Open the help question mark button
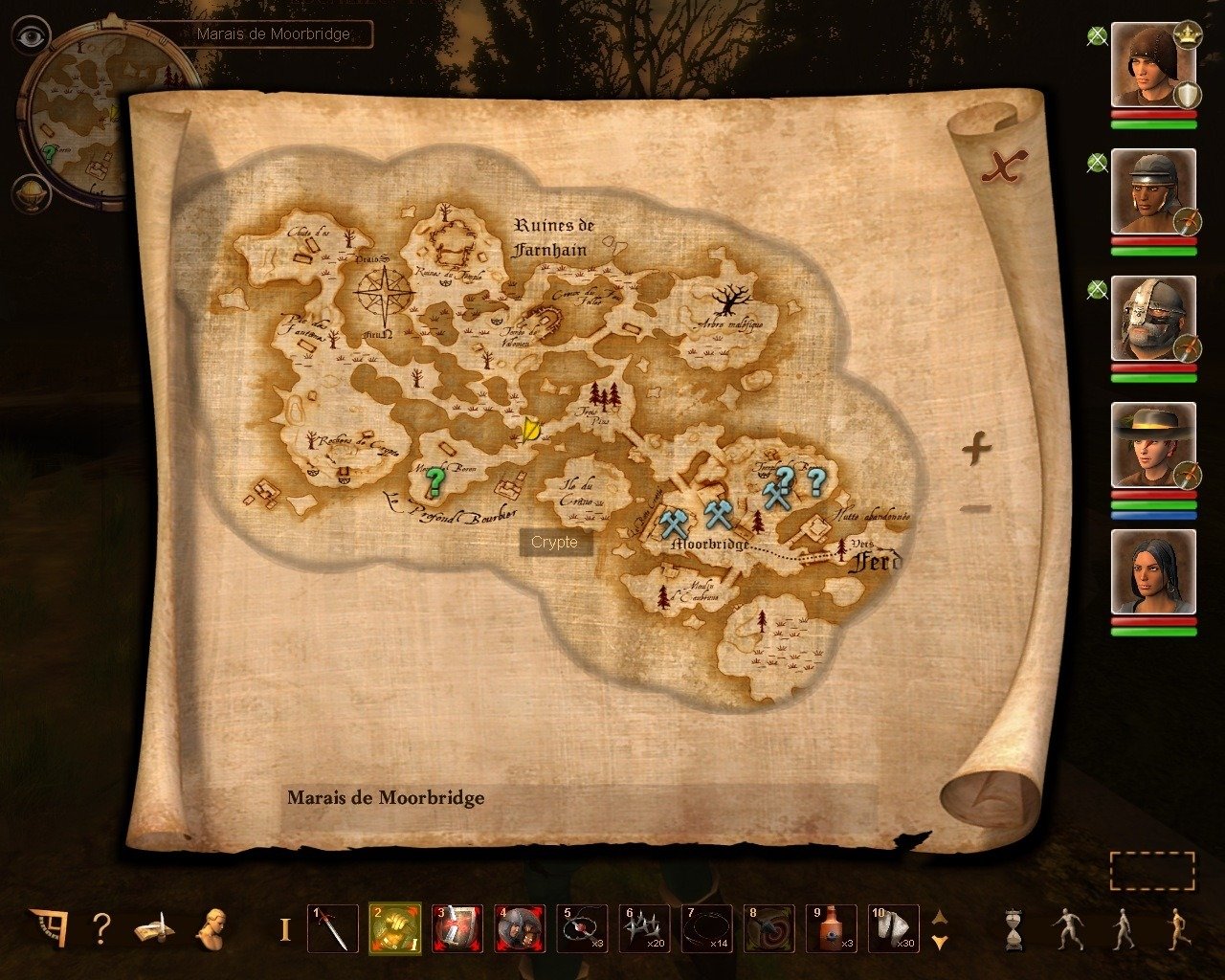The width and height of the screenshot is (1225, 980). [x=101, y=927]
